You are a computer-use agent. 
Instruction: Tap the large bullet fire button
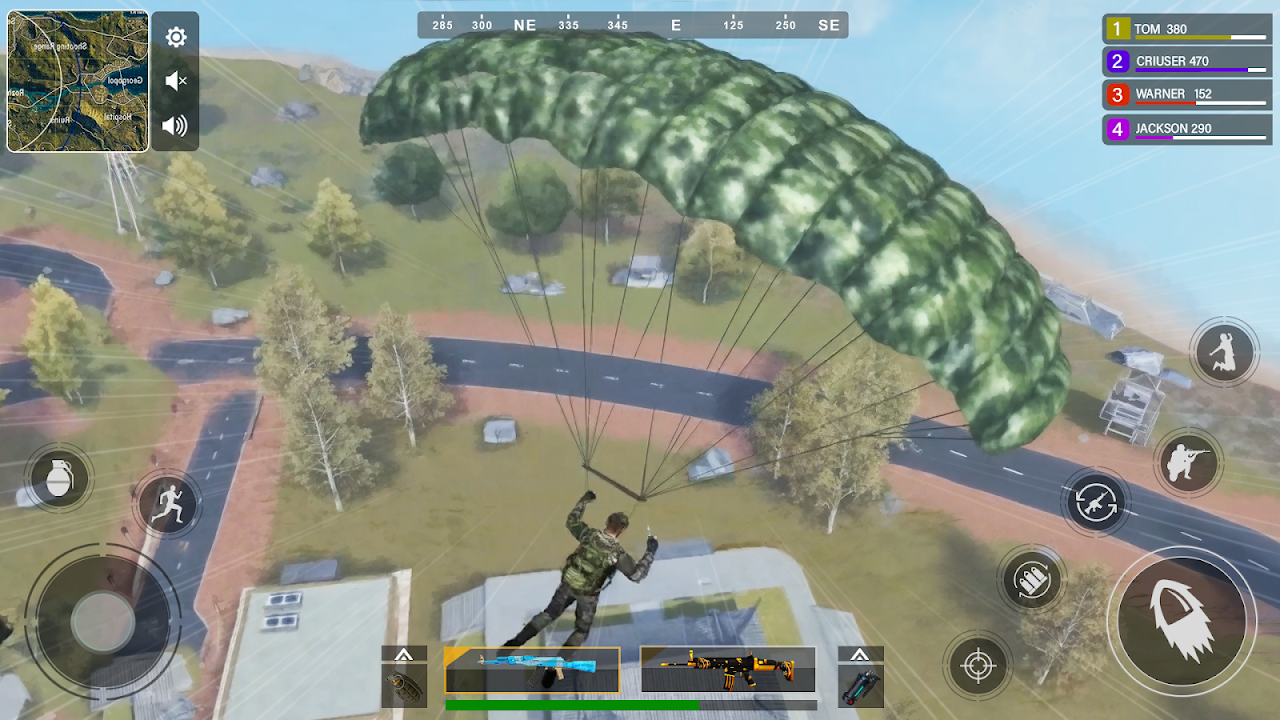(x=1181, y=621)
